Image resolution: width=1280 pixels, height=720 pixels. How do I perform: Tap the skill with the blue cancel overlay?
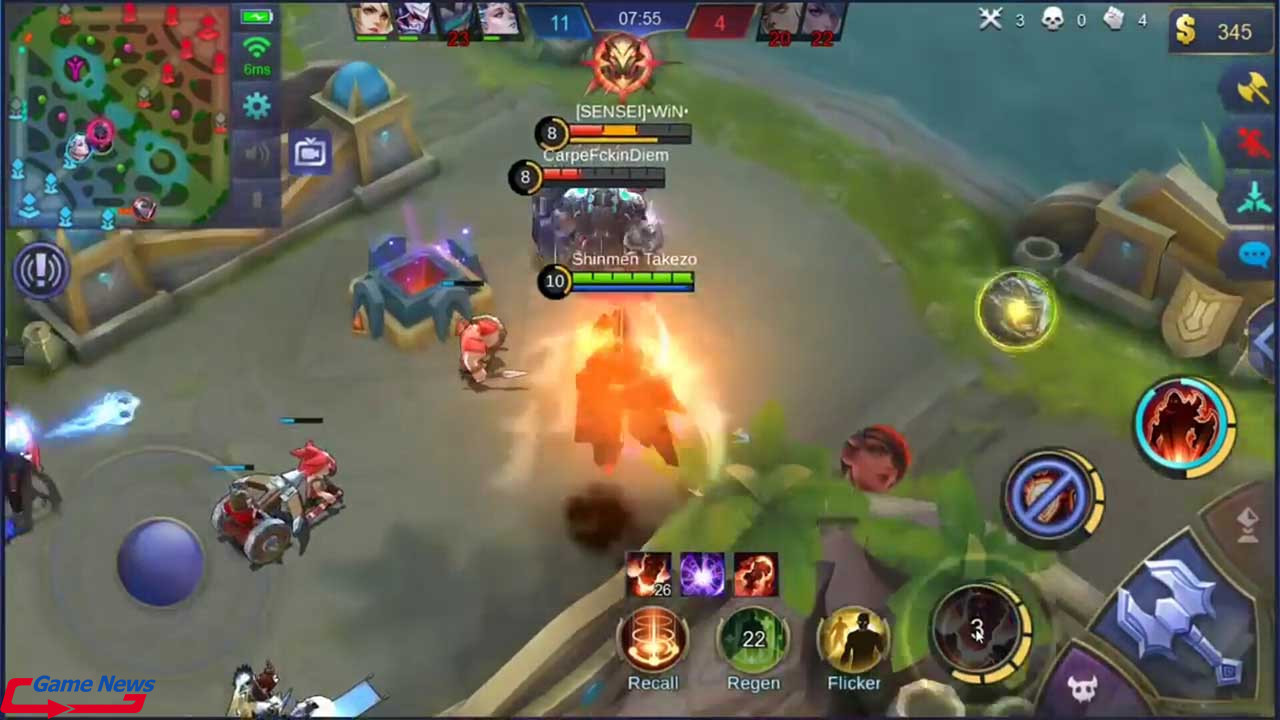coord(1052,497)
